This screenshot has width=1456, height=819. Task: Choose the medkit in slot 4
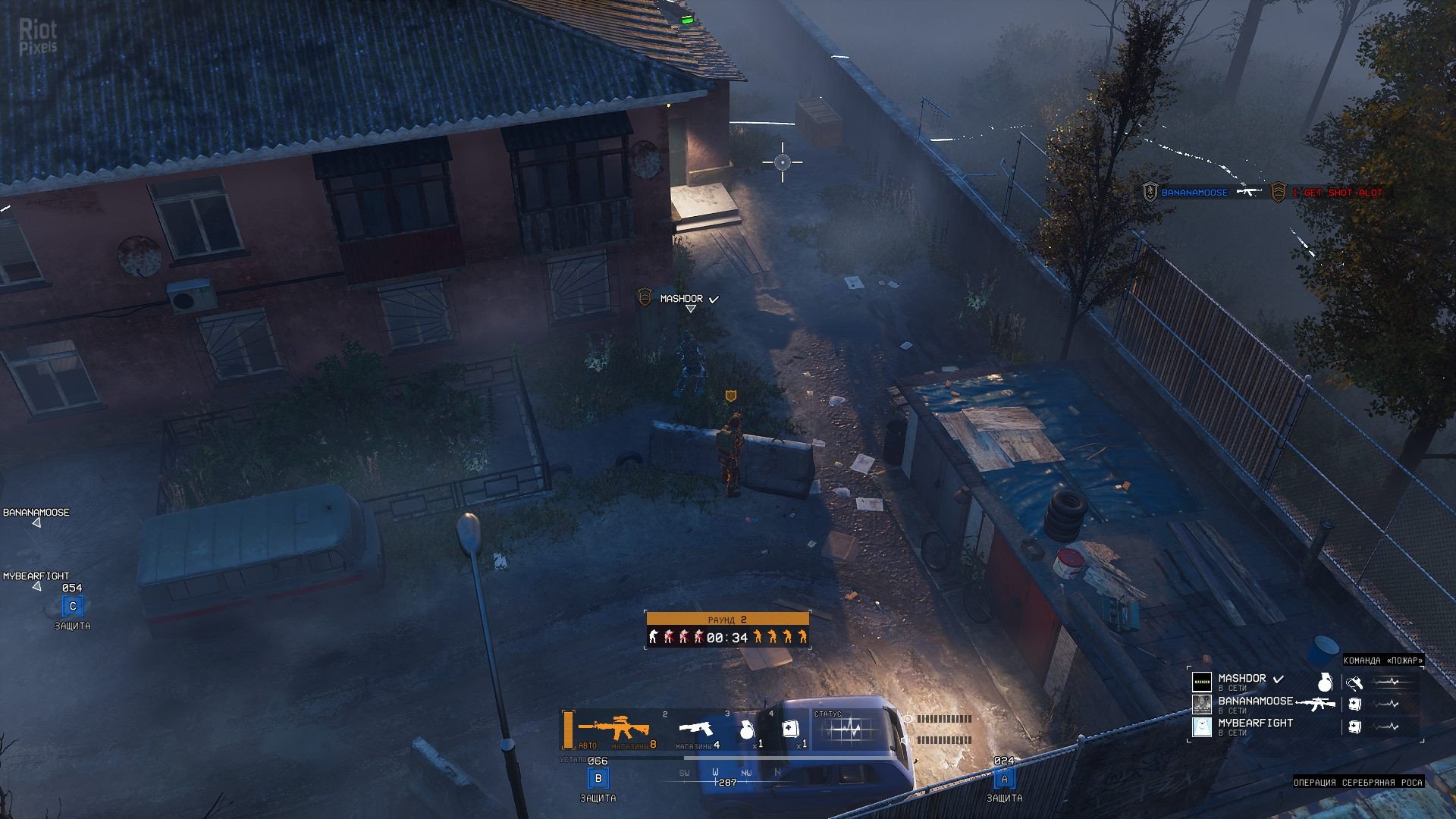tap(789, 730)
